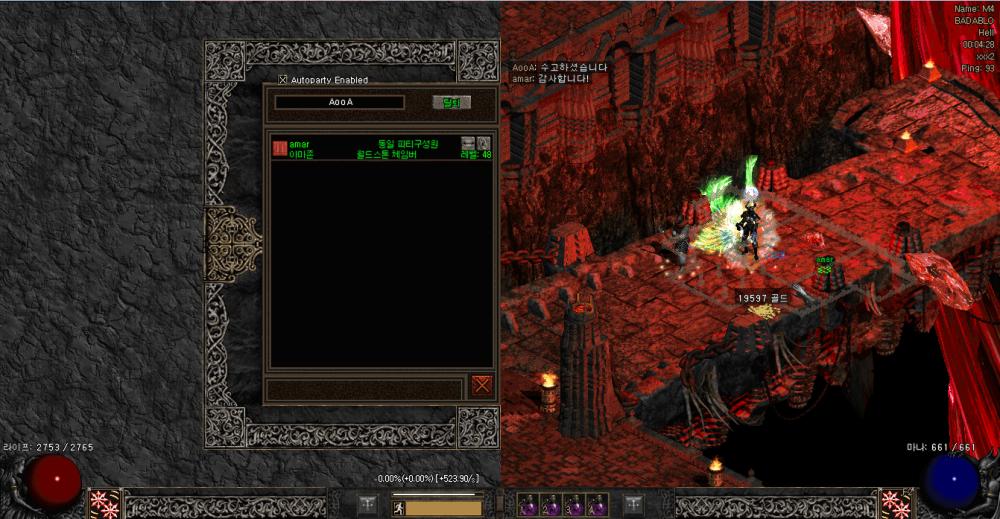Image resolution: width=1000 pixels, height=519 pixels.
Task: Open the right mouse button skill selector
Action: click(893, 503)
